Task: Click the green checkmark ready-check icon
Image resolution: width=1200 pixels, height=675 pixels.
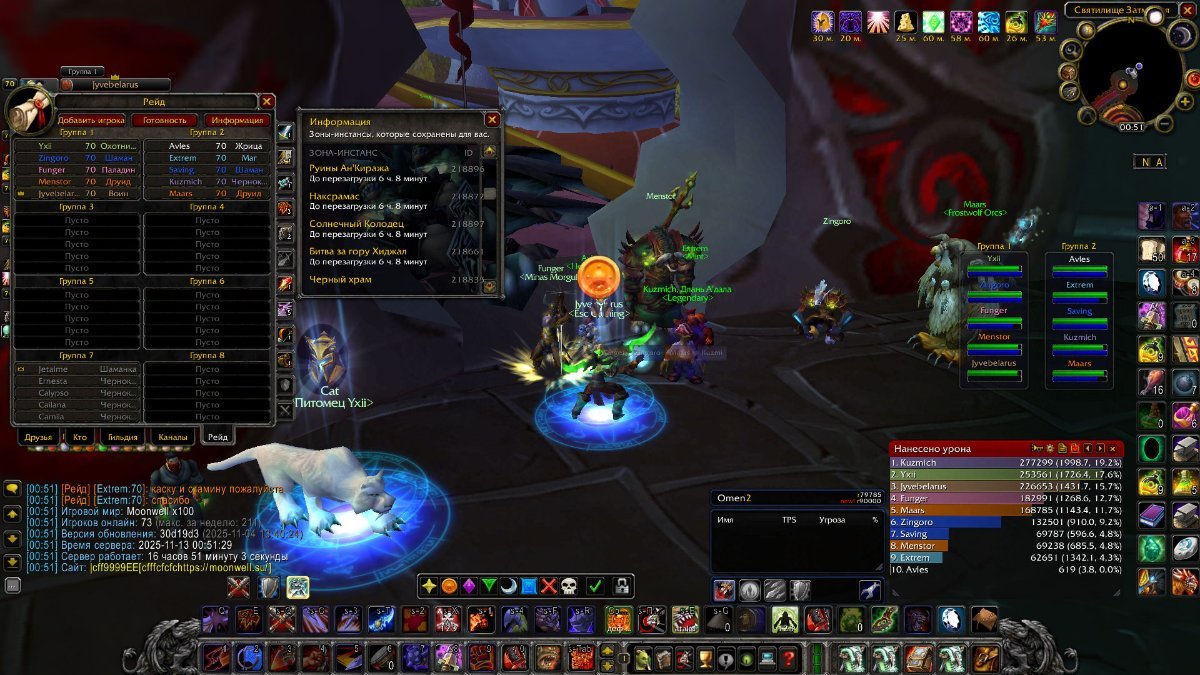Action: coord(595,586)
